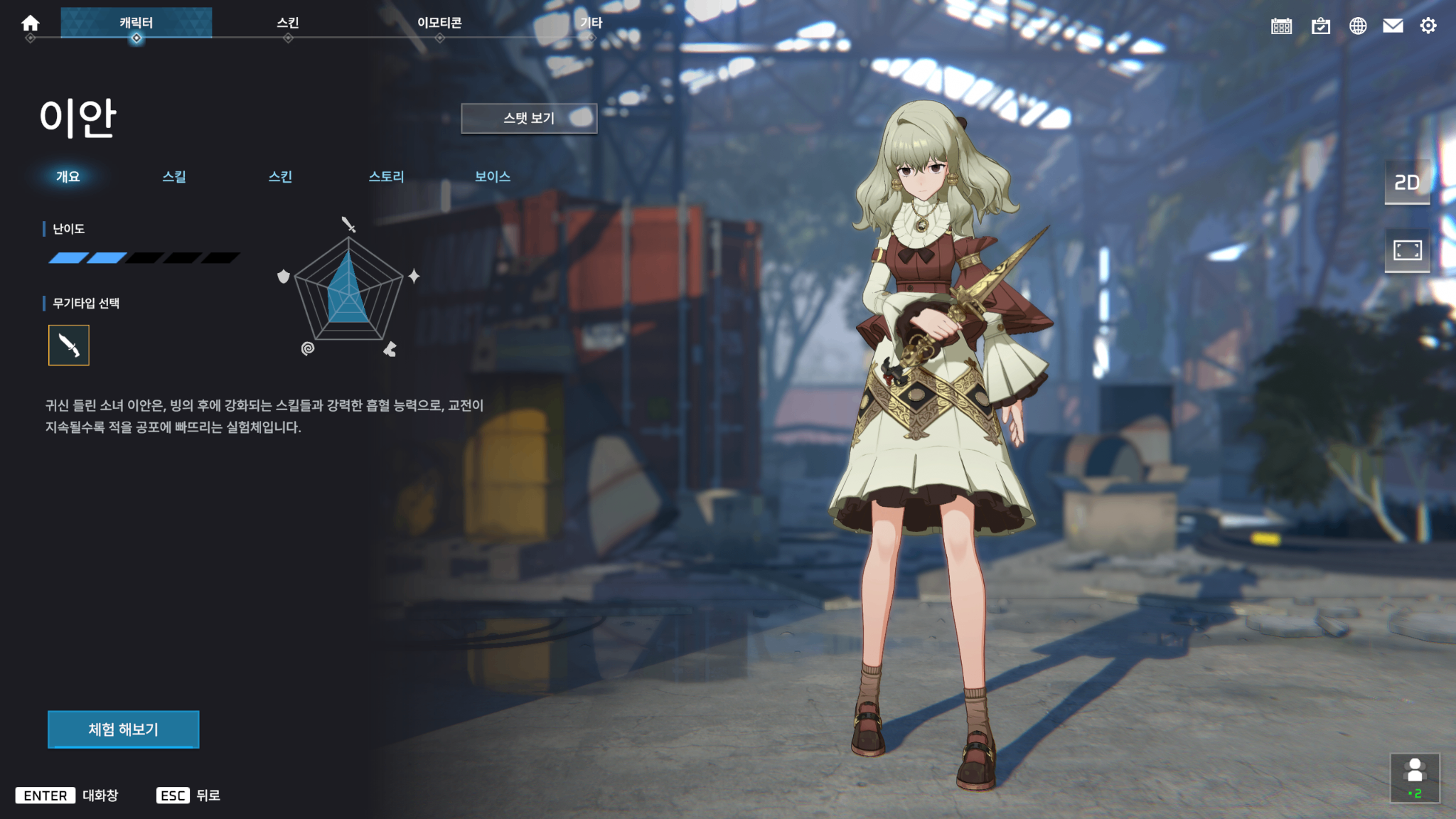The height and width of the screenshot is (819, 1456).
Task: Activate the fullscreen view button
Action: coord(1407,250)
